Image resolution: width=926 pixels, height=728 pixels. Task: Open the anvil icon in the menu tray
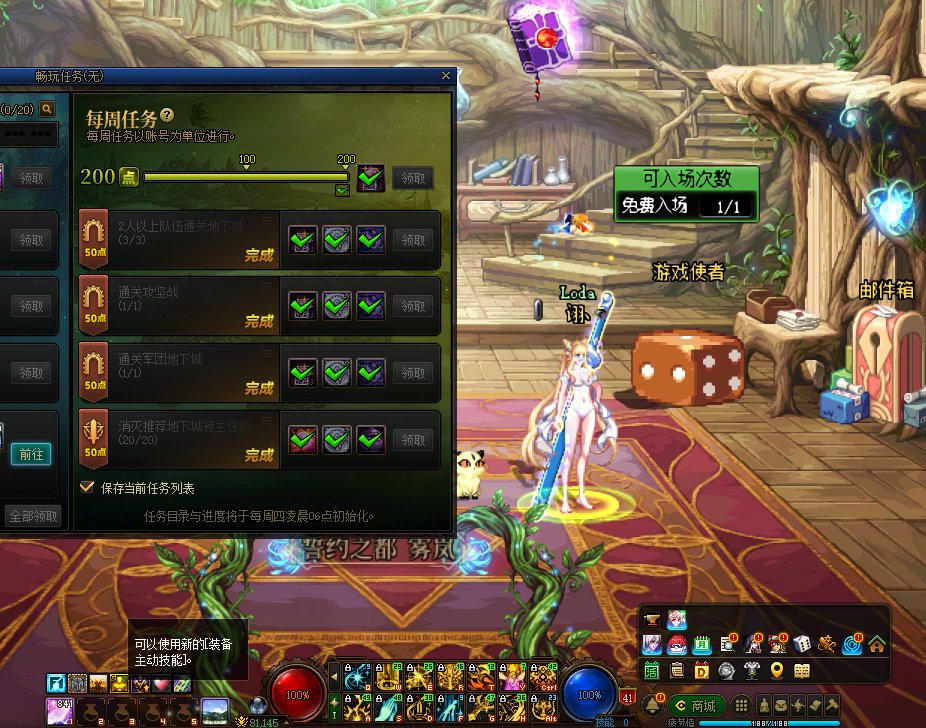(652, 620)
